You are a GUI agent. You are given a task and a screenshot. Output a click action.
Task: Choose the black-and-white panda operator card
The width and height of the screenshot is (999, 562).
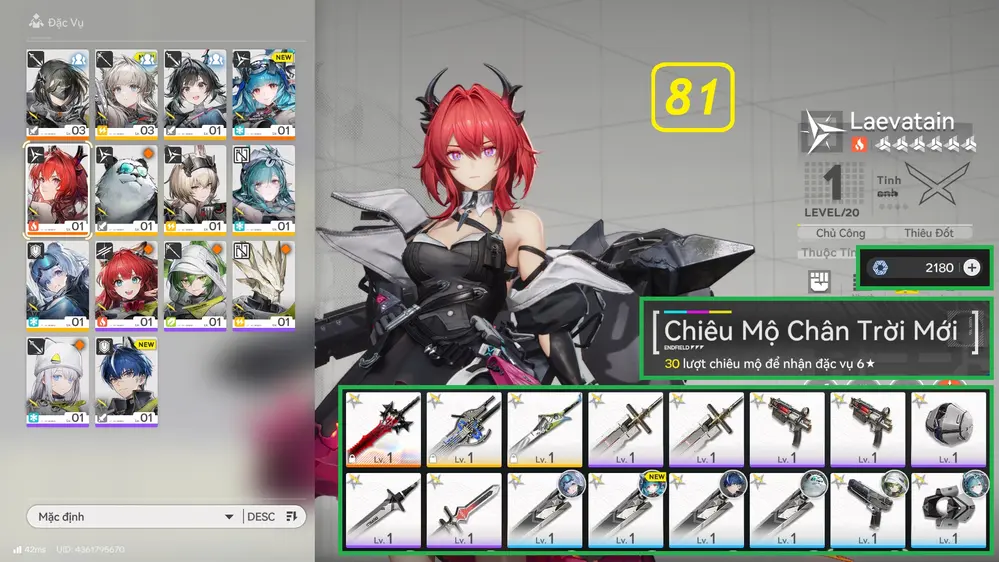(x=127, y=190)
